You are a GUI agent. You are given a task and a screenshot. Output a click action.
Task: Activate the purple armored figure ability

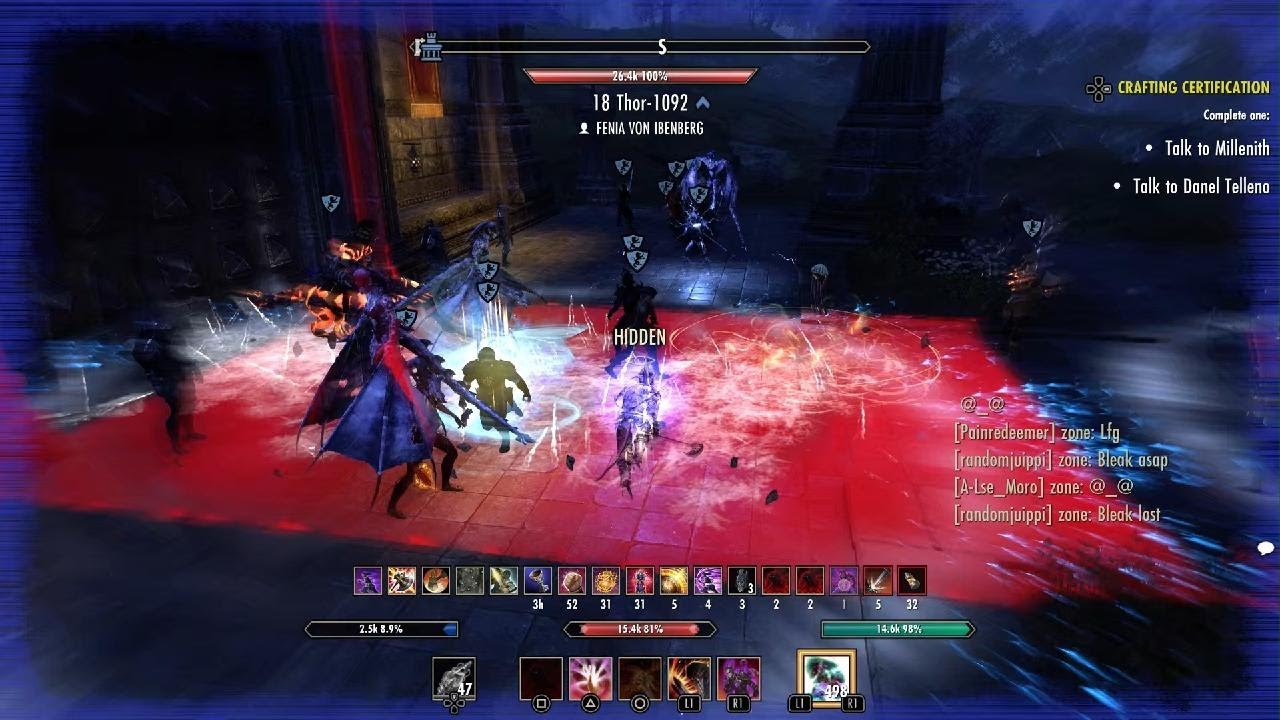(x=738, y=678)
